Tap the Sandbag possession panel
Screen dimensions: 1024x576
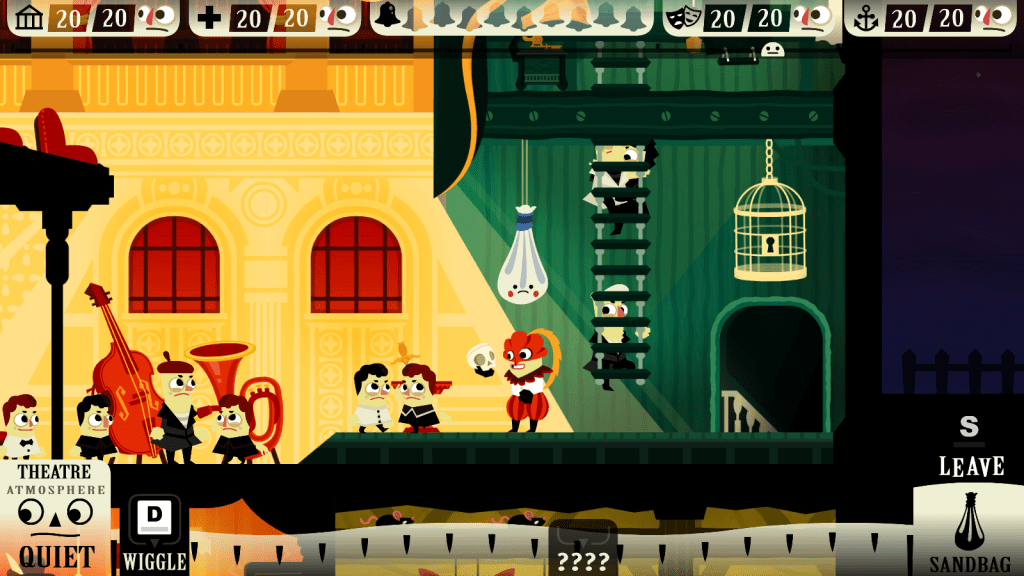(x=968, y=530)
